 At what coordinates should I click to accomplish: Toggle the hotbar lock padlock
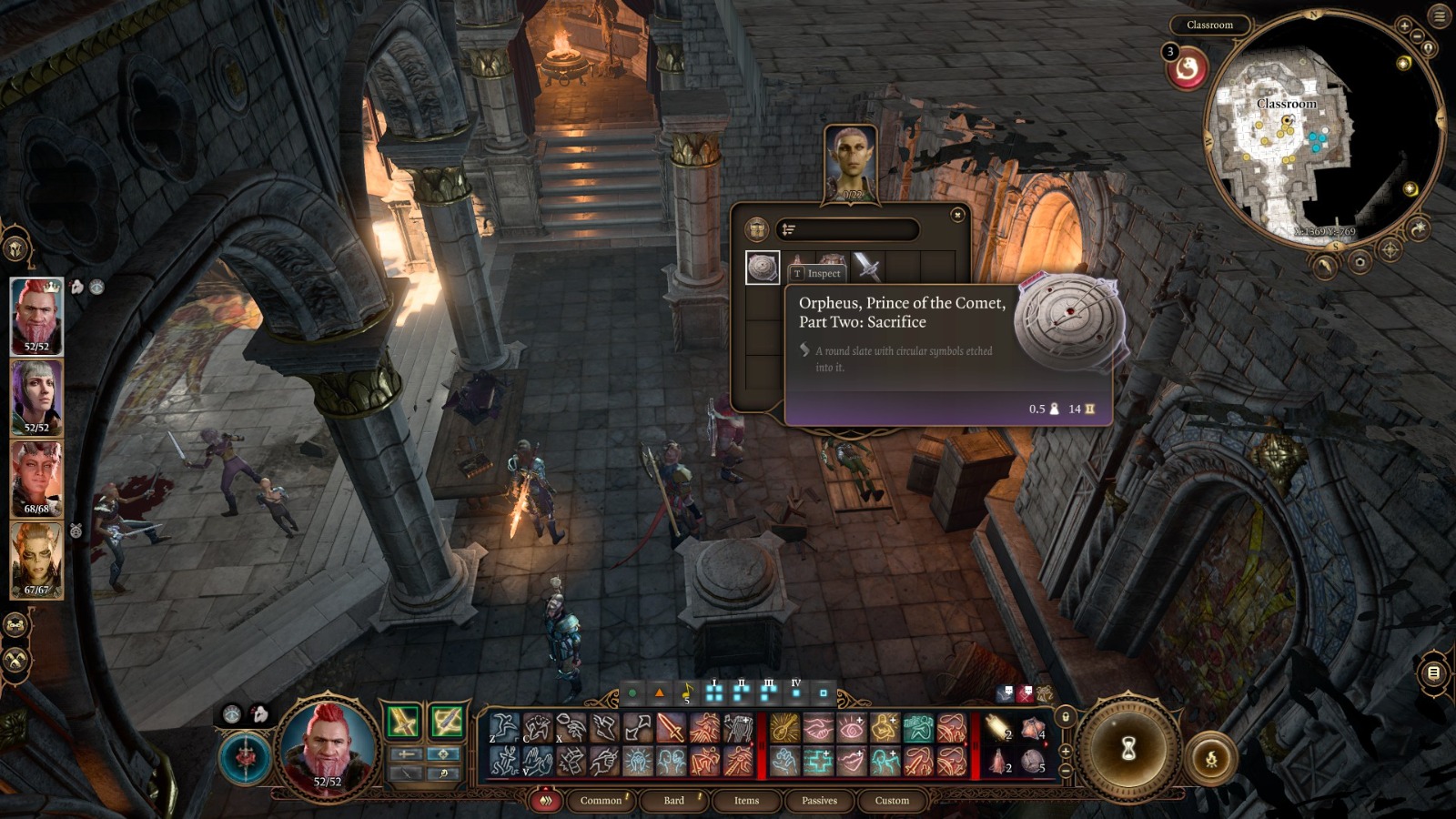(1067, 716)
